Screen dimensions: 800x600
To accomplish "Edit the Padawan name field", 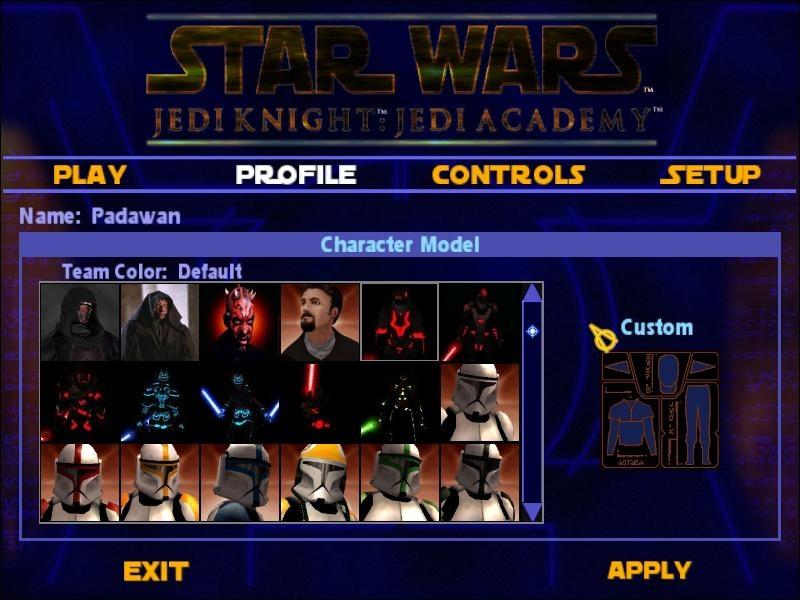I will click(136, 215).
